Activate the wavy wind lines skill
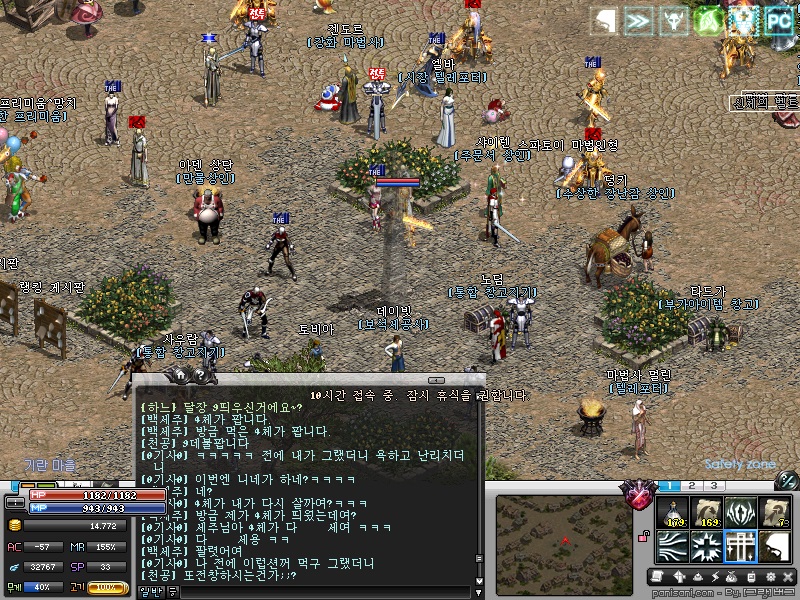This screenshot has height=600, width=800. (673, 547)
